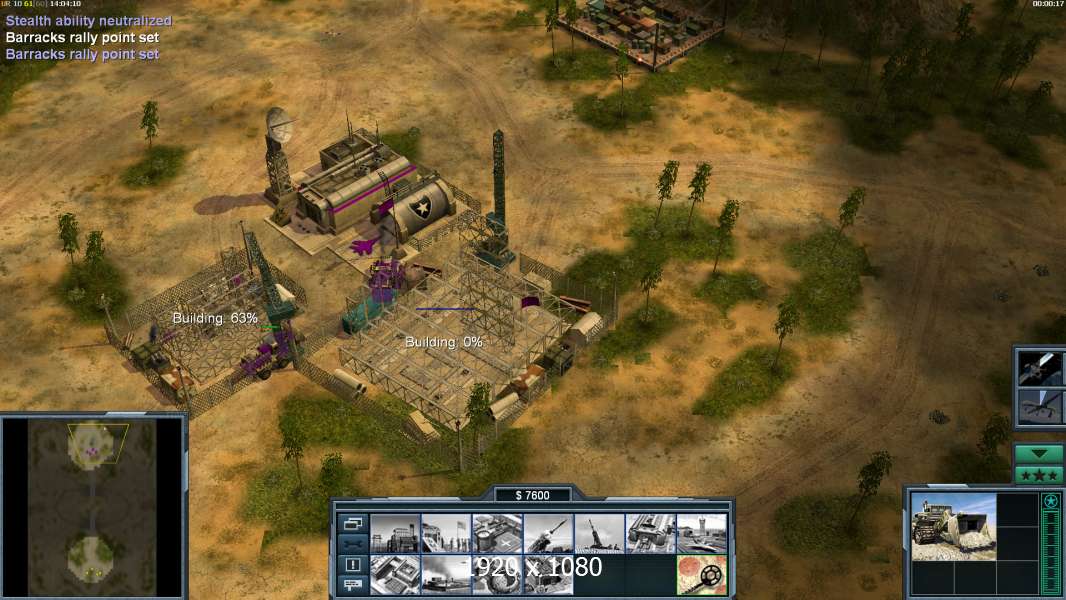Choose the Fire Base artillery build icon

tap(599, 534)
